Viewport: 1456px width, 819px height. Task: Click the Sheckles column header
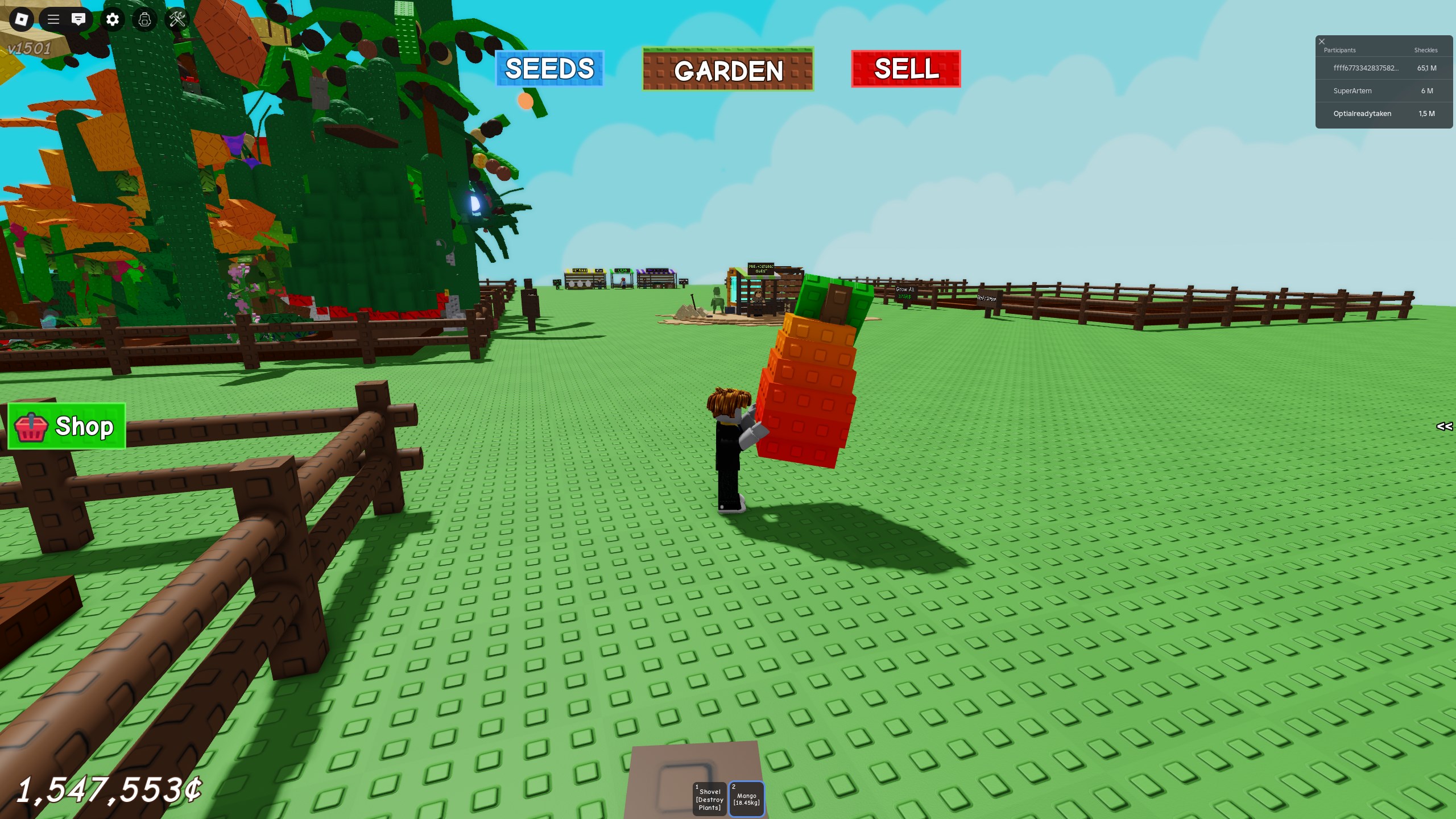(1426, 50)
